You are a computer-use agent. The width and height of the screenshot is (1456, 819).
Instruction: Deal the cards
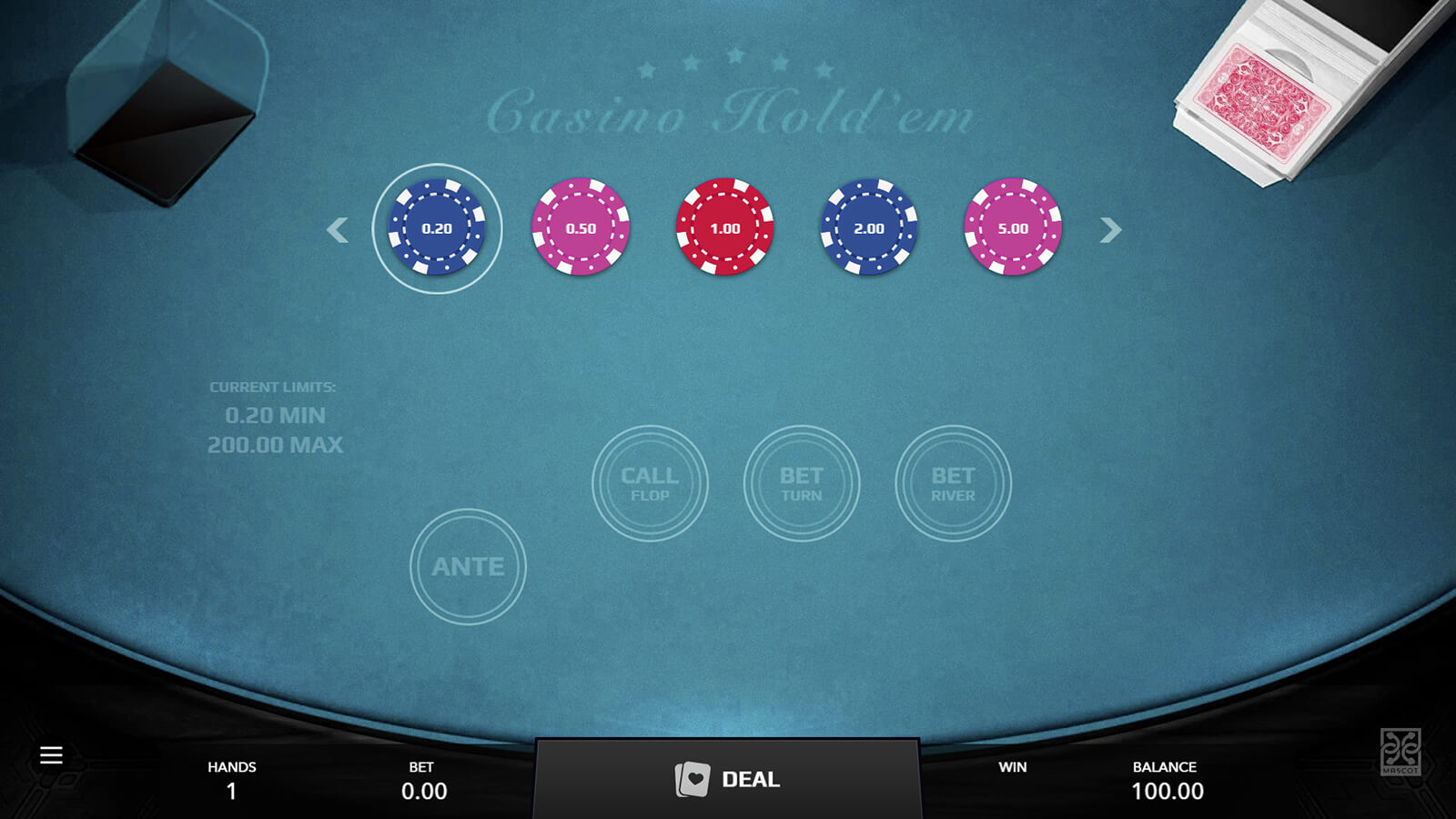coord(727,779)
